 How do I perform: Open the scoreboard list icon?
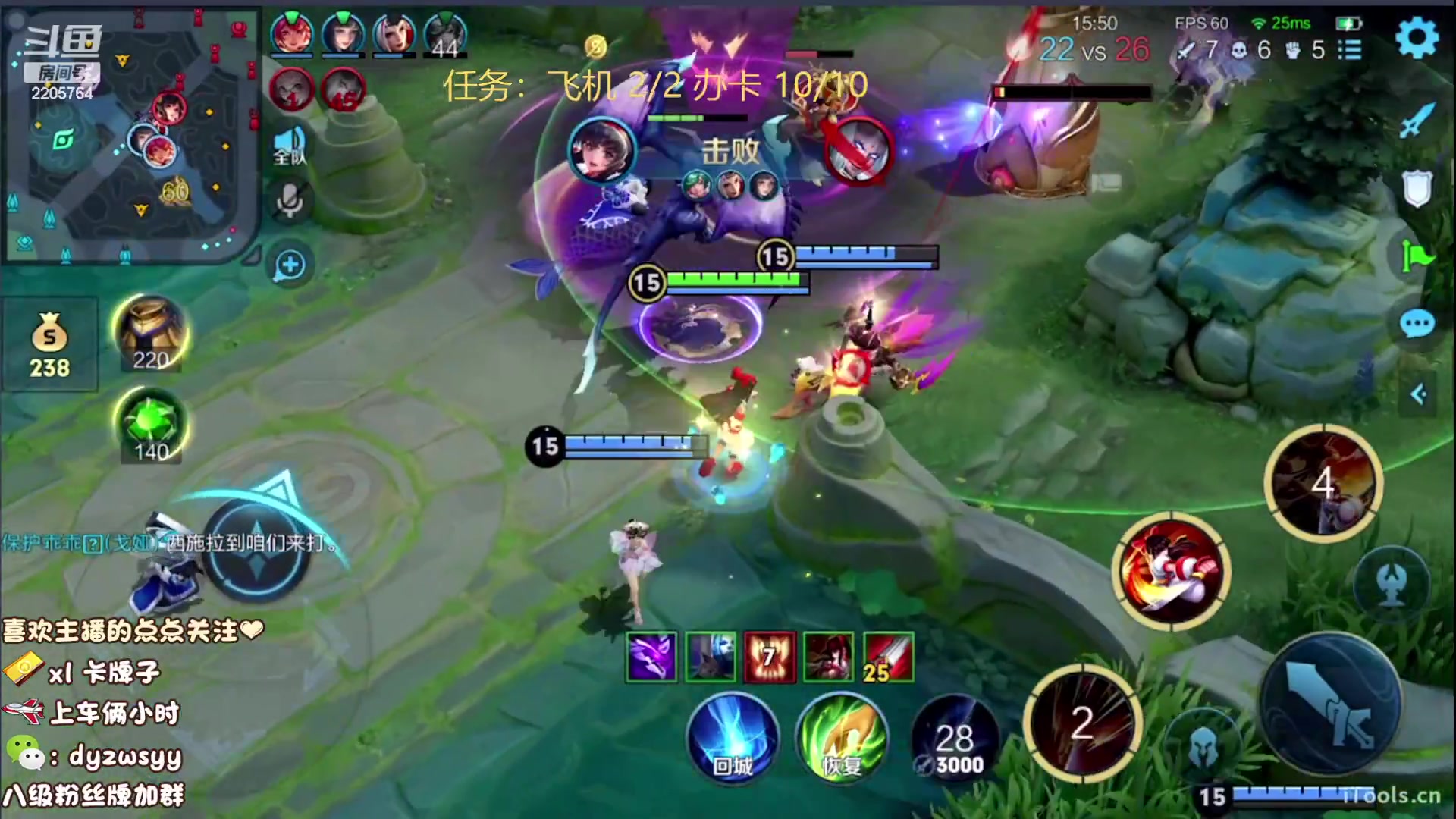pos(1350,50)
